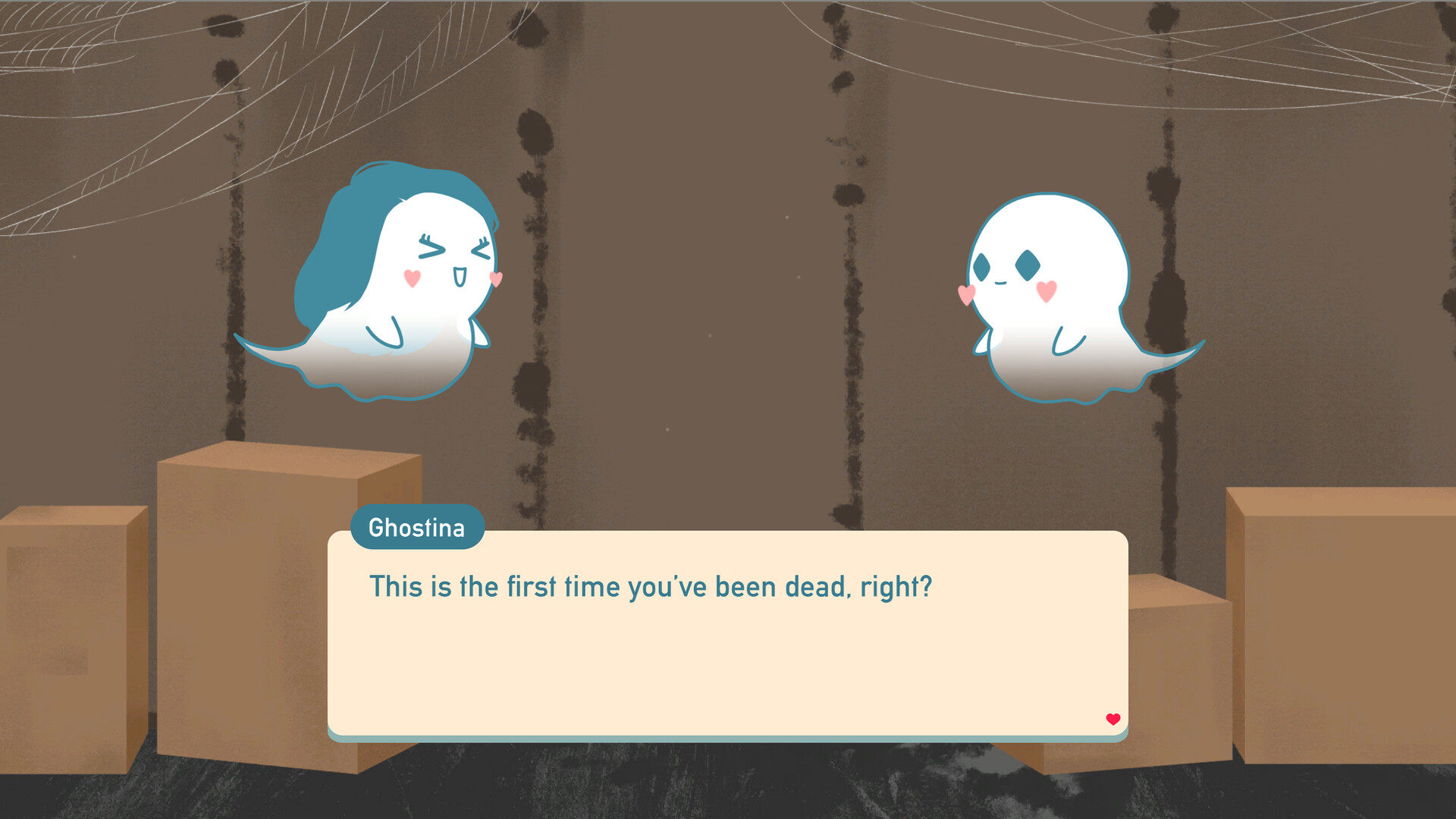The width and height of the screenshot is (1456, 819).
Task: Click the heart on Ghostina's left cheek
Action: click(x=412, y=277)
